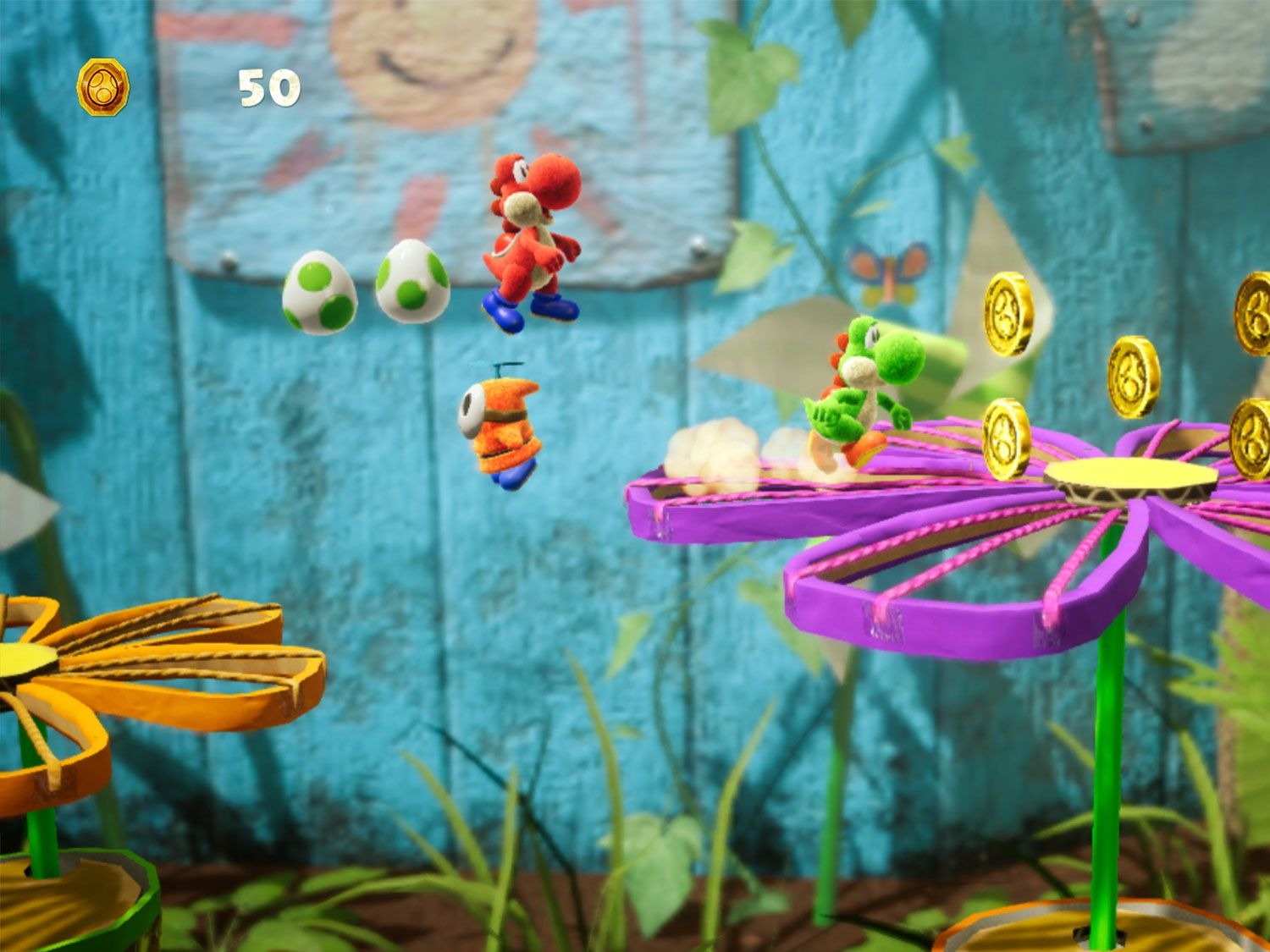1270x952 pixels.
Task: Click the gold egg coin counter icon
Action: (x=103, y=87)
